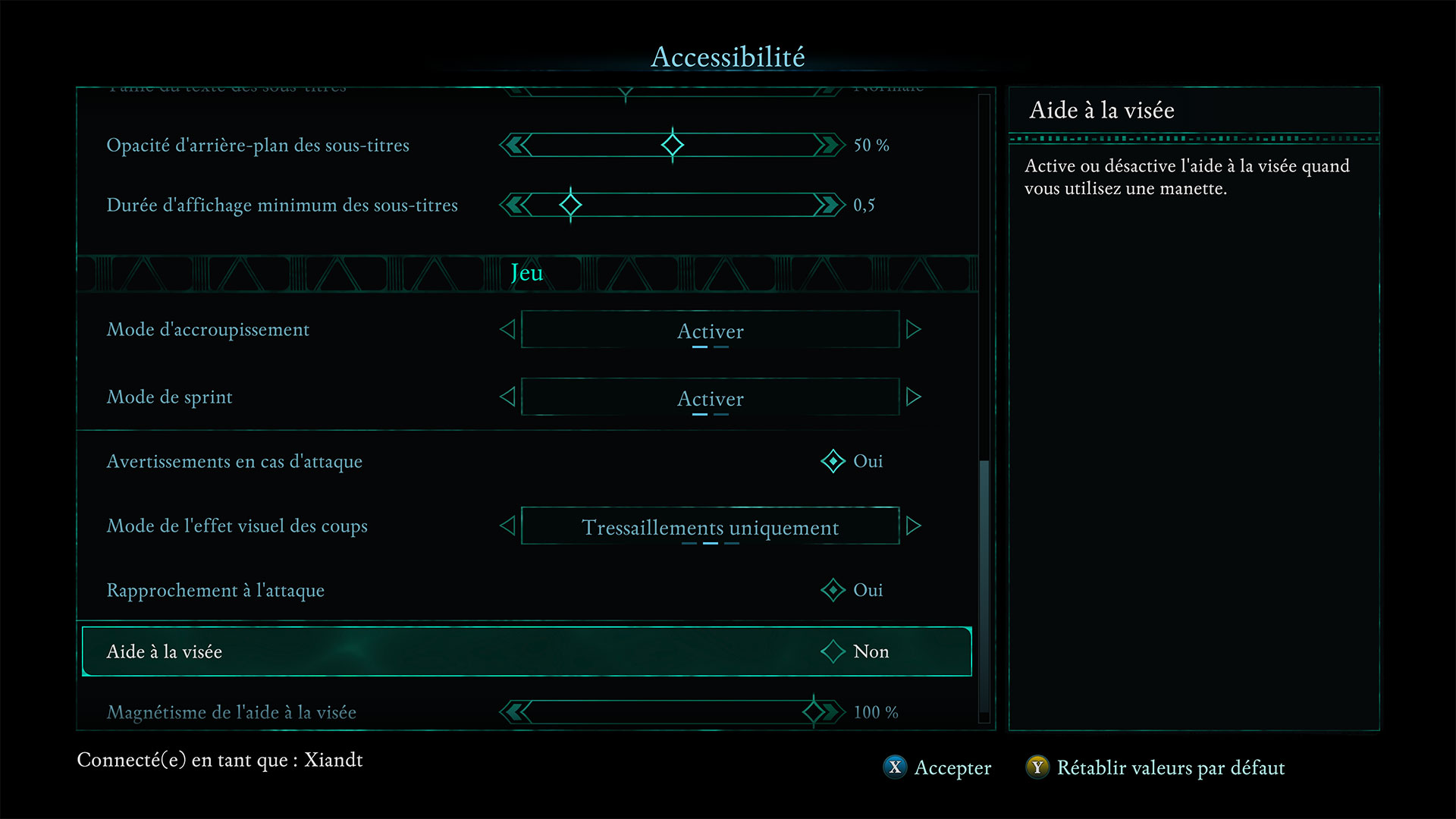
Task: Decrease Durée d'affichage minimum des sous-titres
Action: (x=516, y=205)
